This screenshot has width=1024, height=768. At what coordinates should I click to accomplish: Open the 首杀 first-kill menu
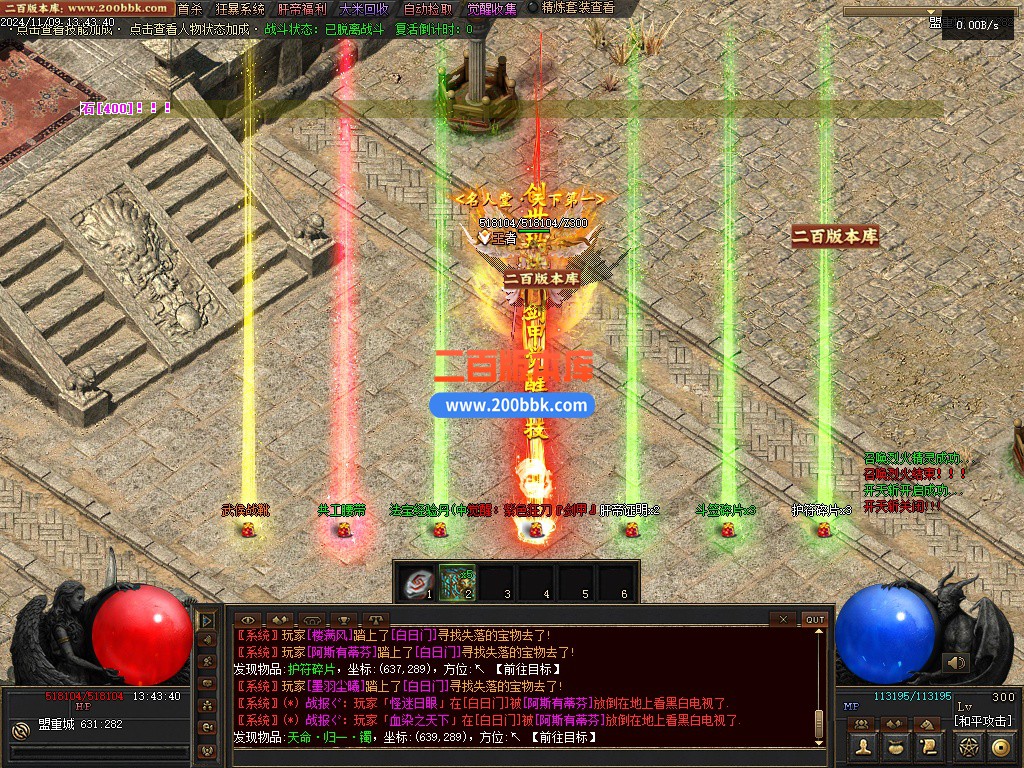(189, 9)
